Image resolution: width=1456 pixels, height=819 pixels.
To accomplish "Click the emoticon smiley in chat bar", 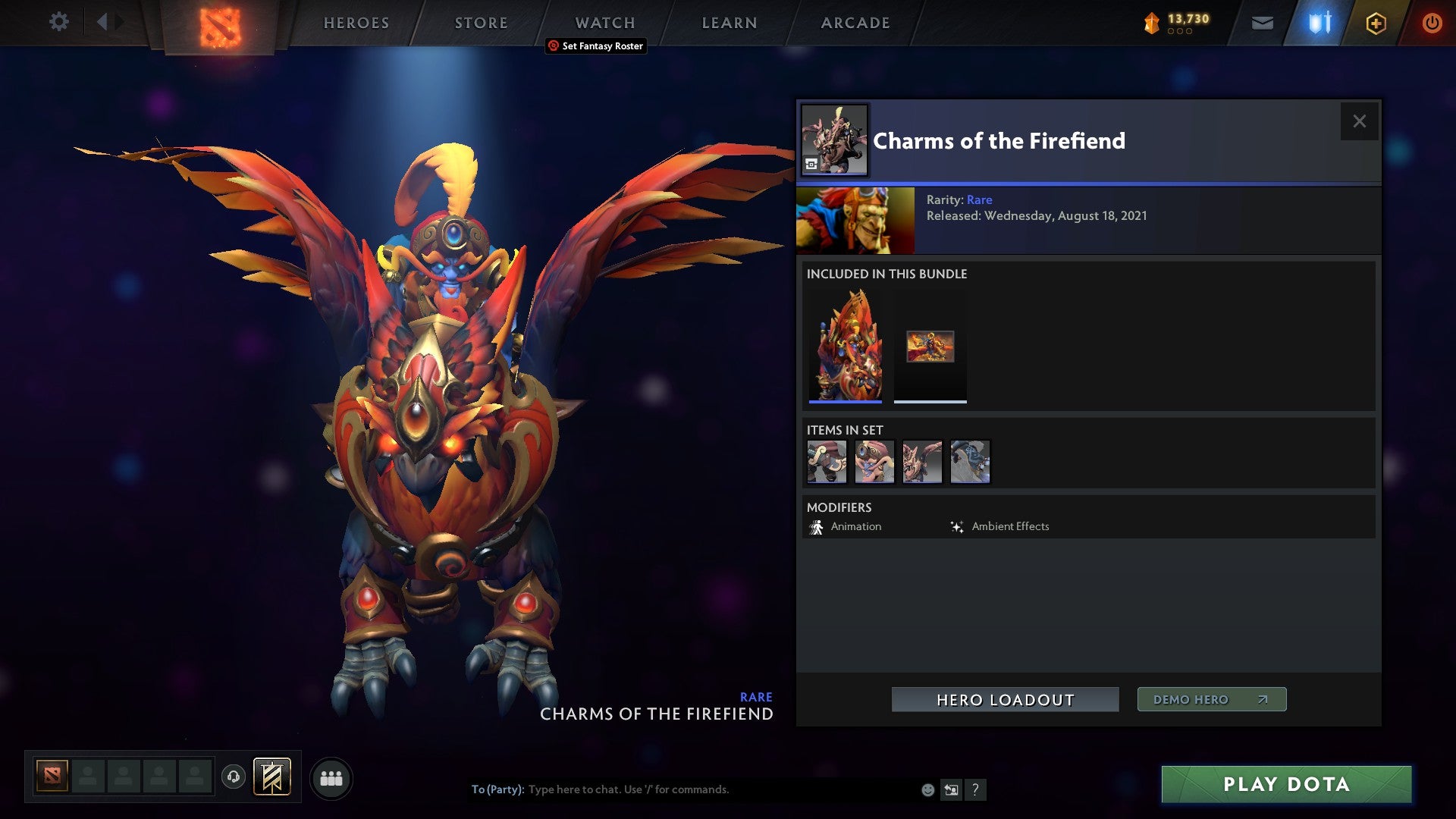I will [927, 789].
